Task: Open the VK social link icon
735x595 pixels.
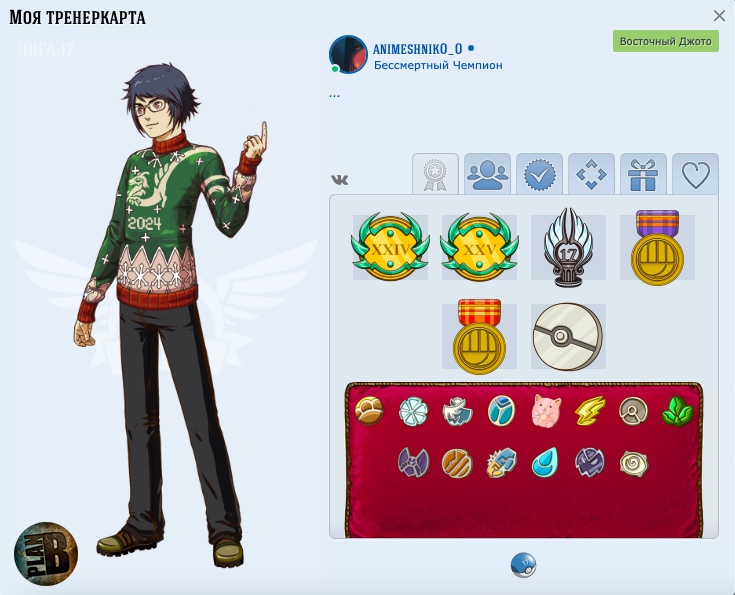Action: [x=340, y=179]
